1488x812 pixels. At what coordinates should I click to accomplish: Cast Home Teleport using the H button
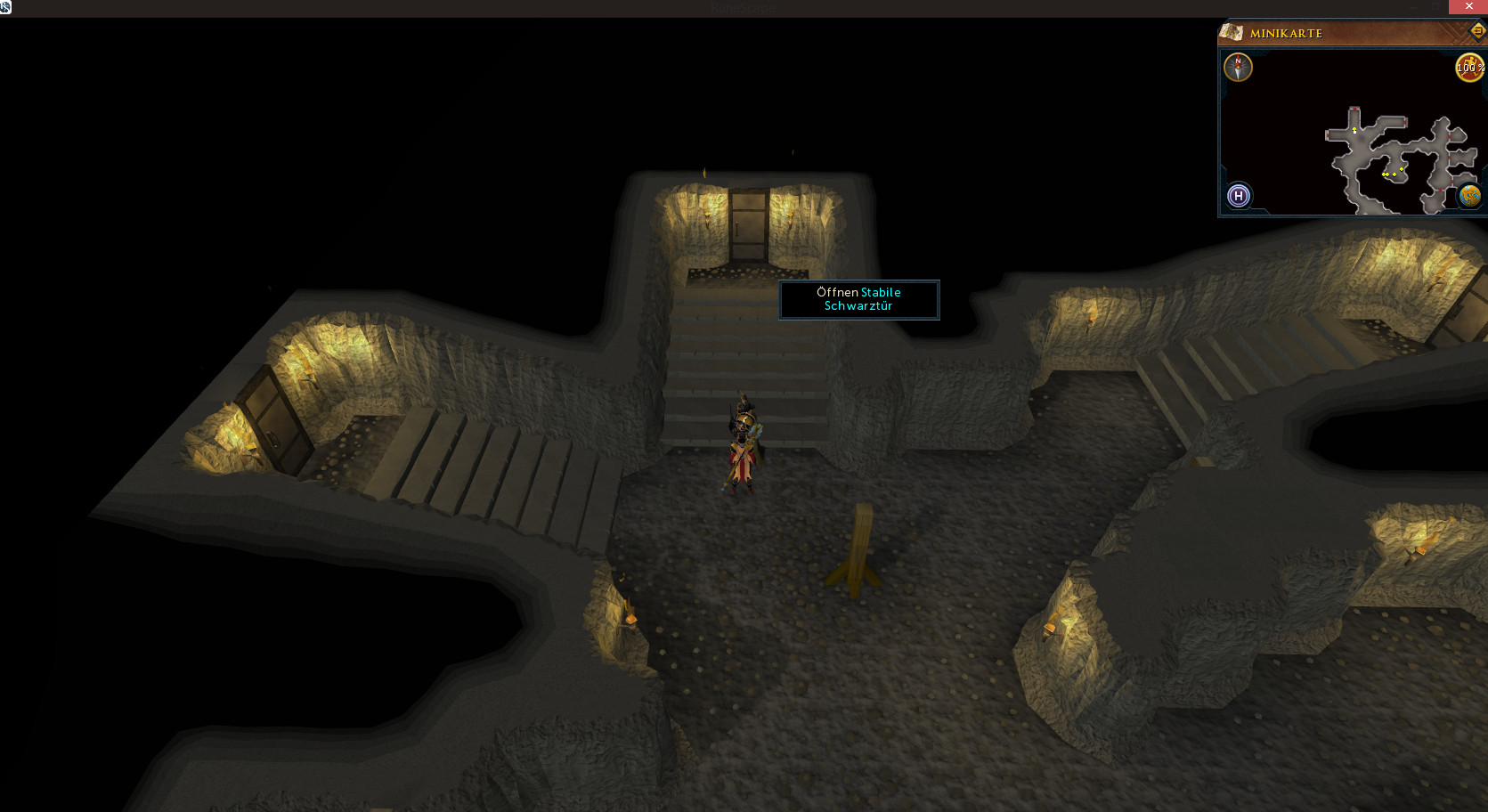click(x=1239, y=196)
